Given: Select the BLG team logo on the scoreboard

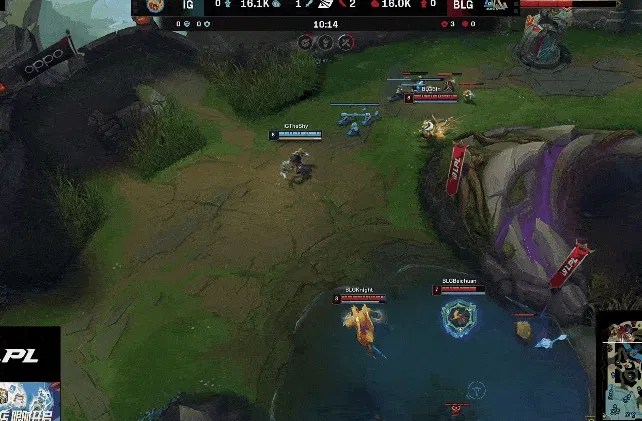Looking at the screenshot, I should [x=494, y=5].
